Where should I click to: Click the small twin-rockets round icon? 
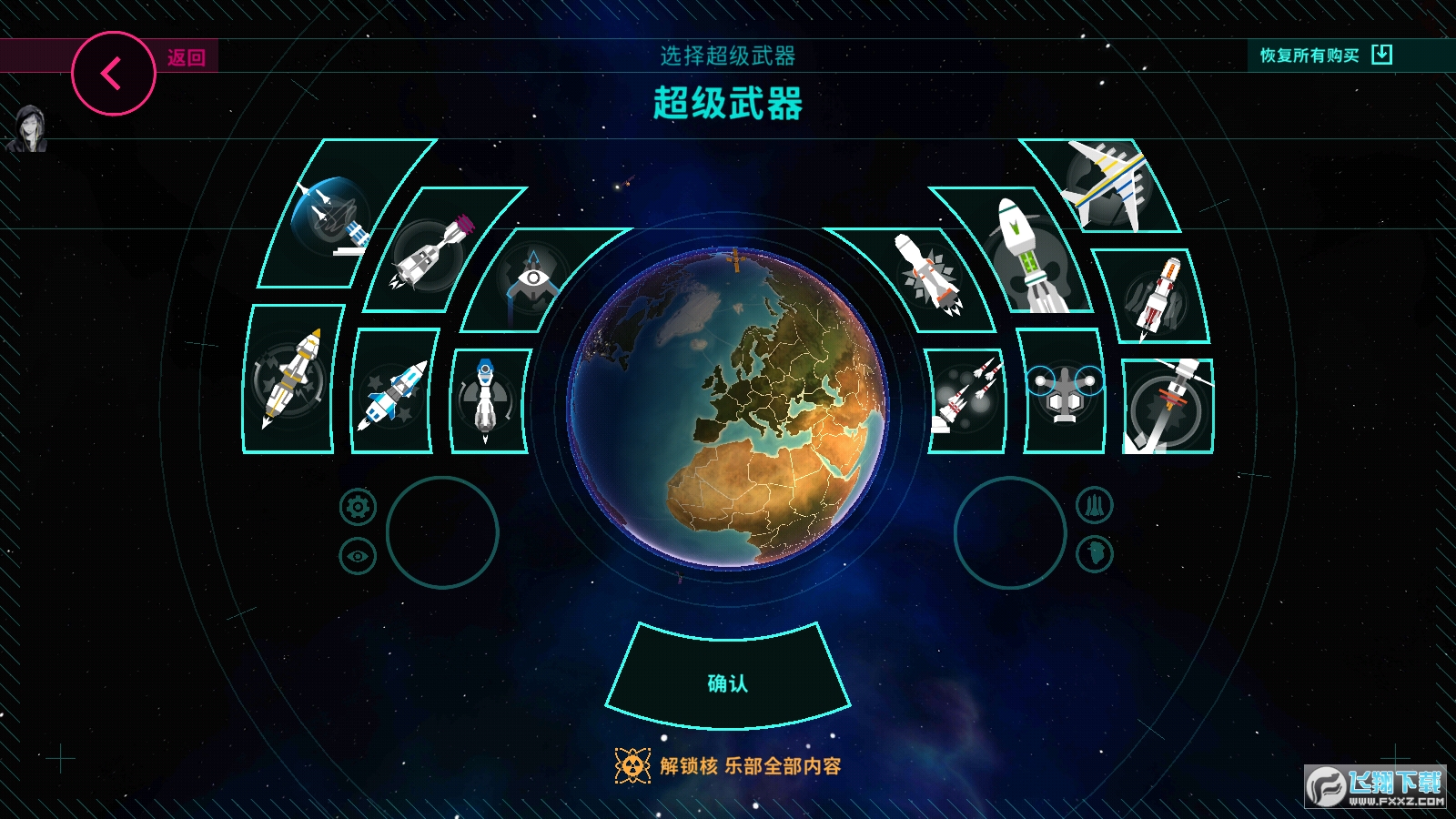[1094, 505]
